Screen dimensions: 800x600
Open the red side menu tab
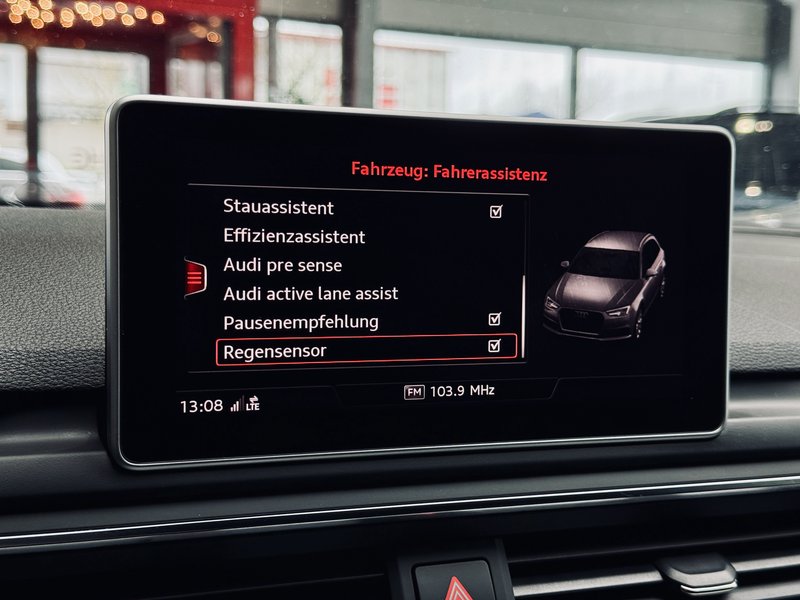tap(195, 278)
